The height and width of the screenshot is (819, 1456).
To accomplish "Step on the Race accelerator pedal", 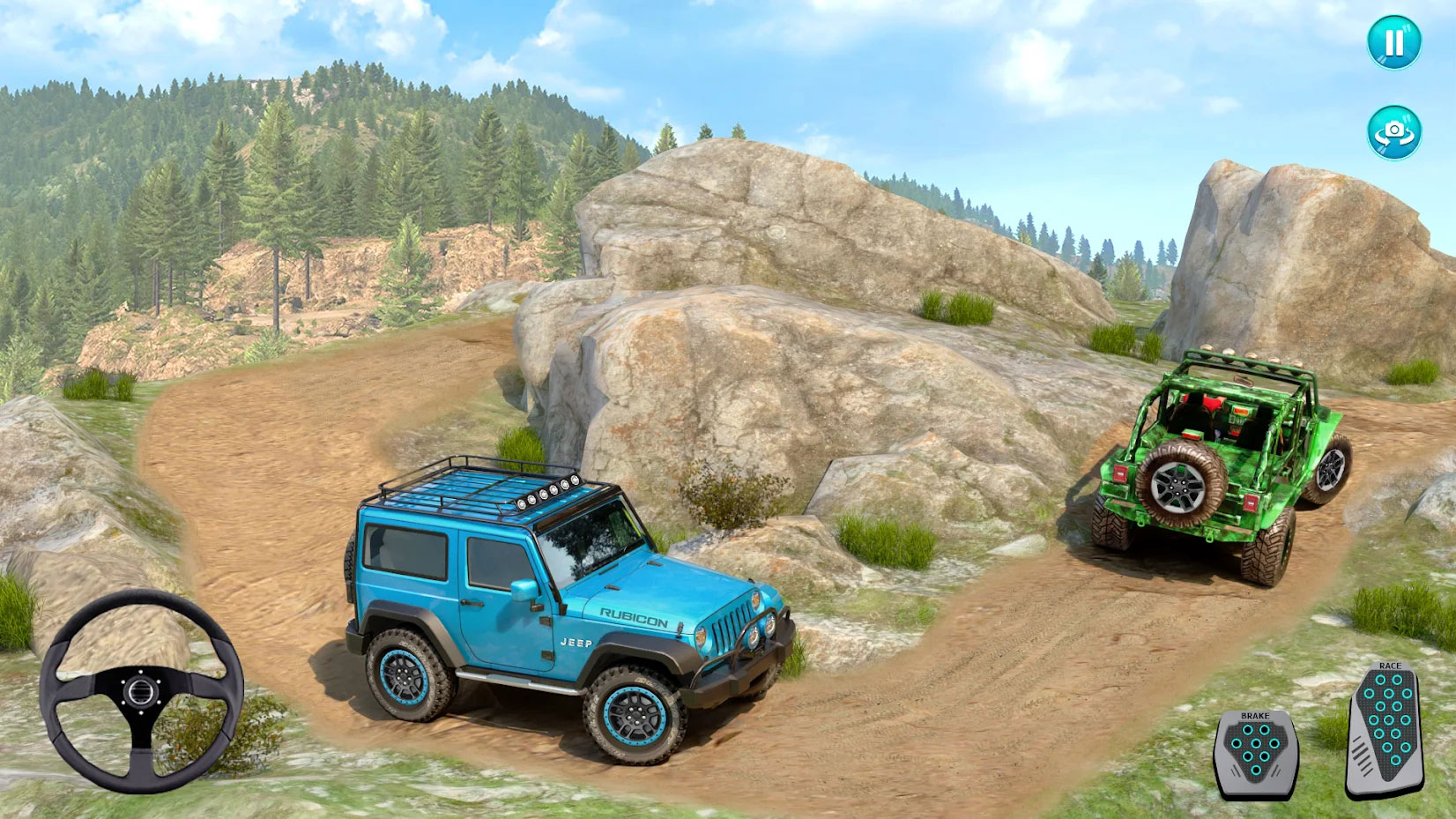I will [1386, 732].
